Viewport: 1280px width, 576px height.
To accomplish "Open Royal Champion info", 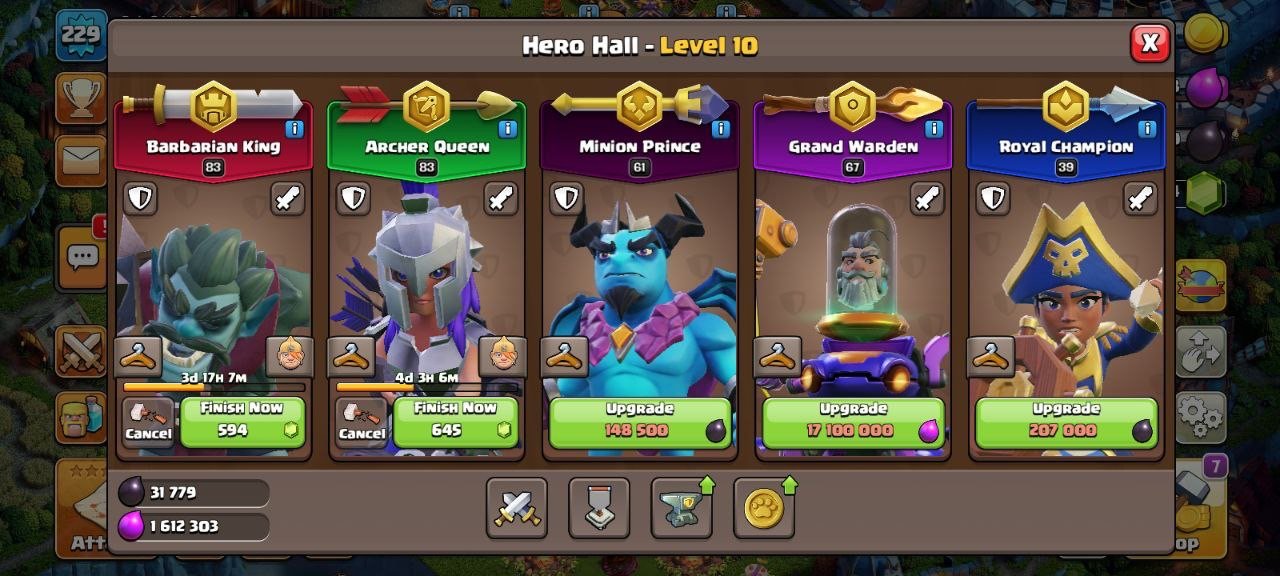I will coord(1147,129).
